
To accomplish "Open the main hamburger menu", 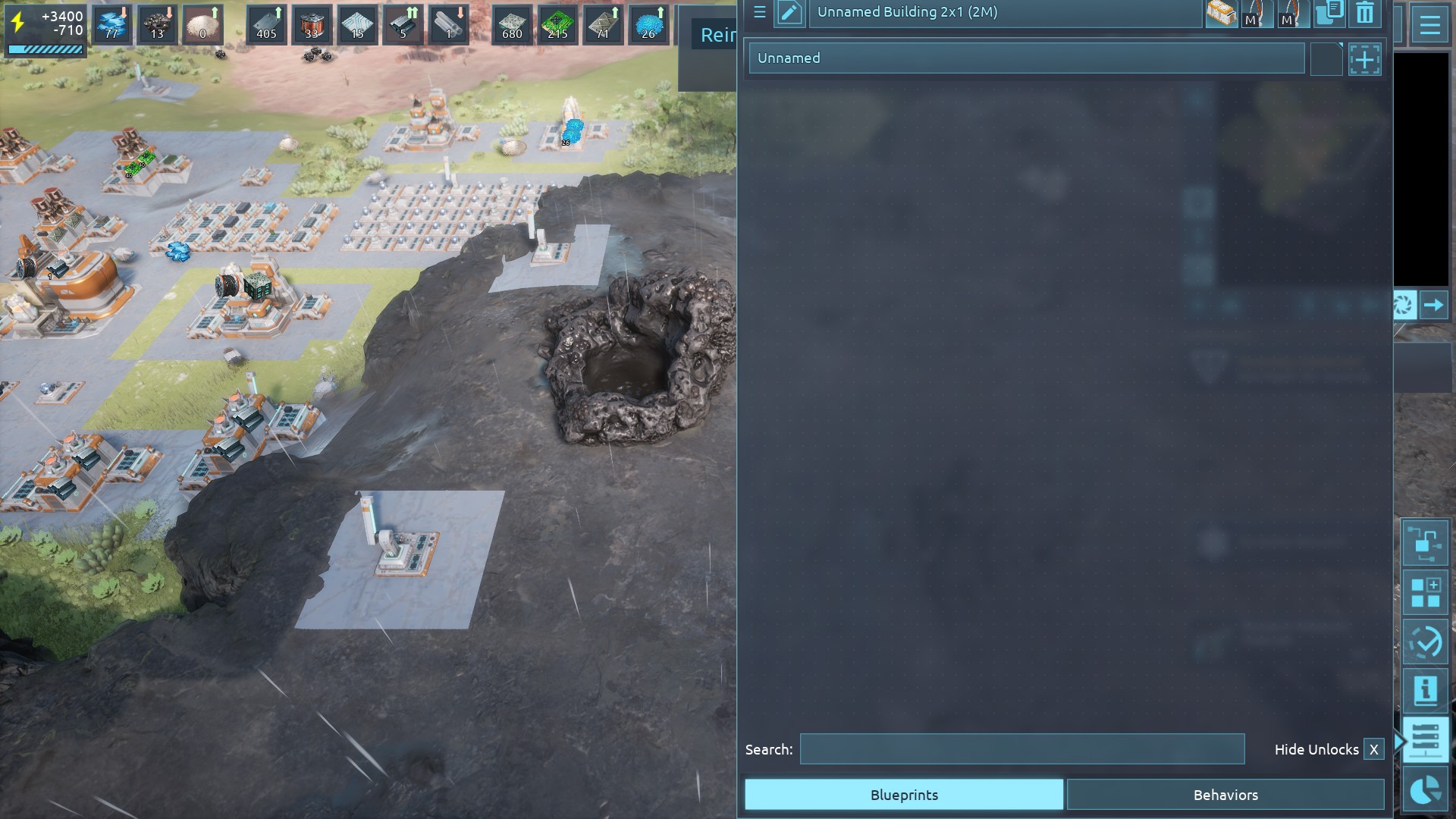I will (1429, 26).
